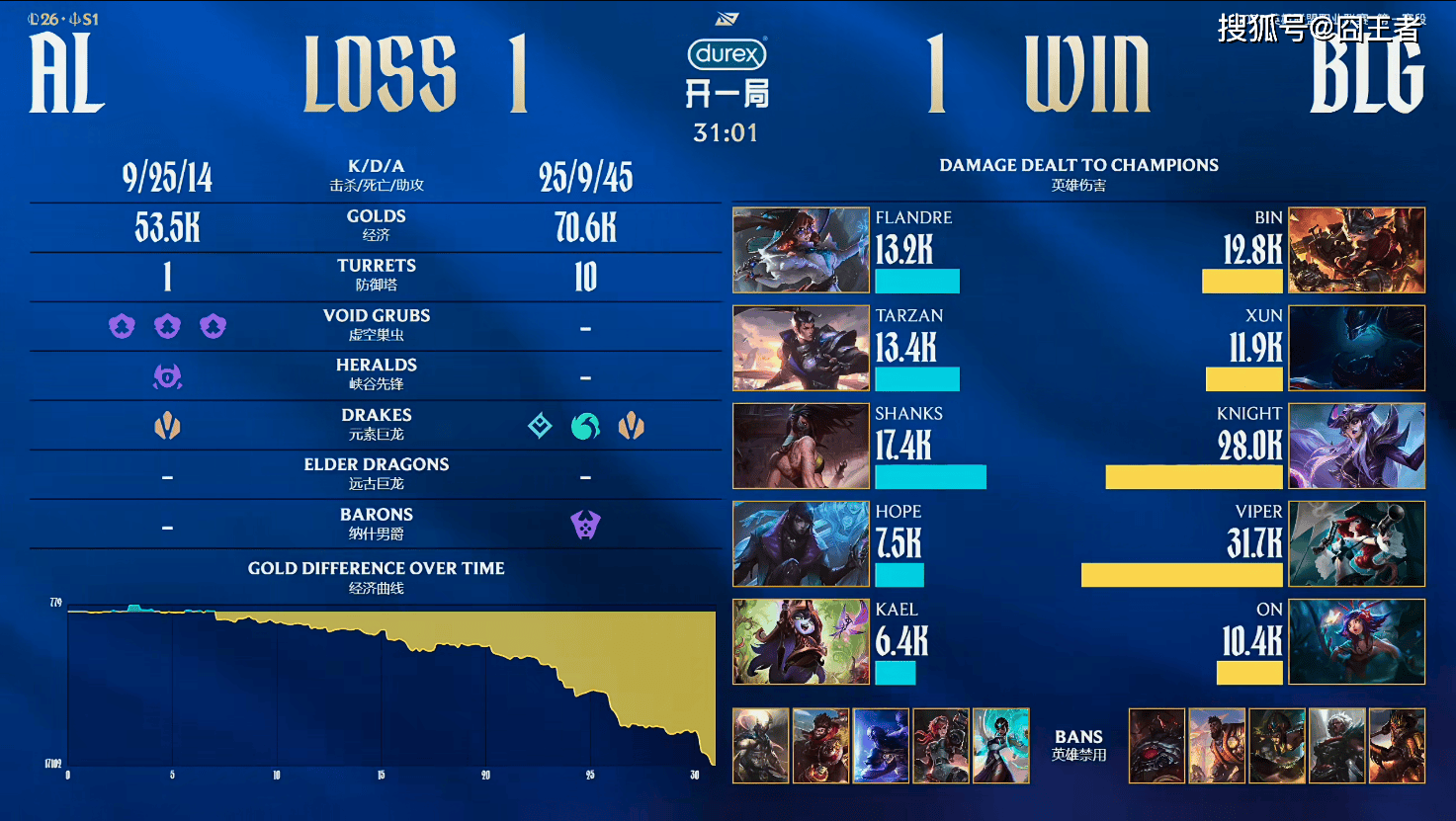The height and width of the screenshot is (821, 1456).
Task: Select ON's champion portrait
Action: click(1356, 641)
